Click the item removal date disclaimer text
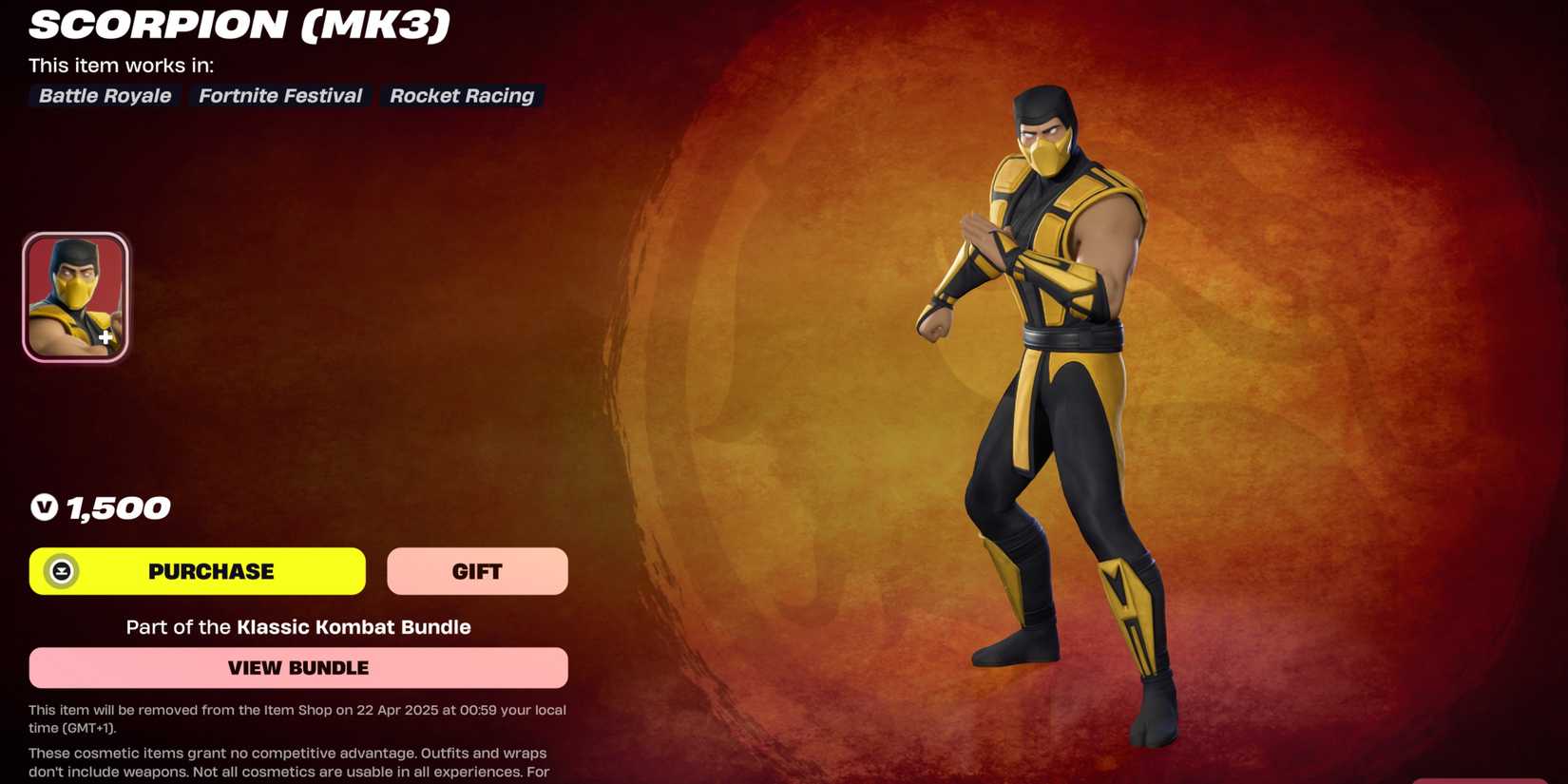1568x784 pixels. click(x=296, y=718)
